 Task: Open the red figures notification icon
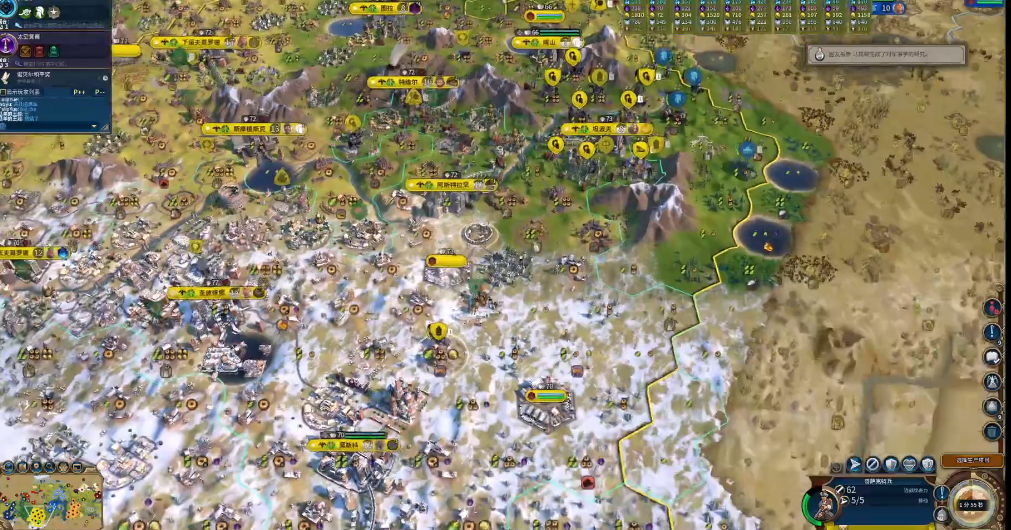pos(992,307)
